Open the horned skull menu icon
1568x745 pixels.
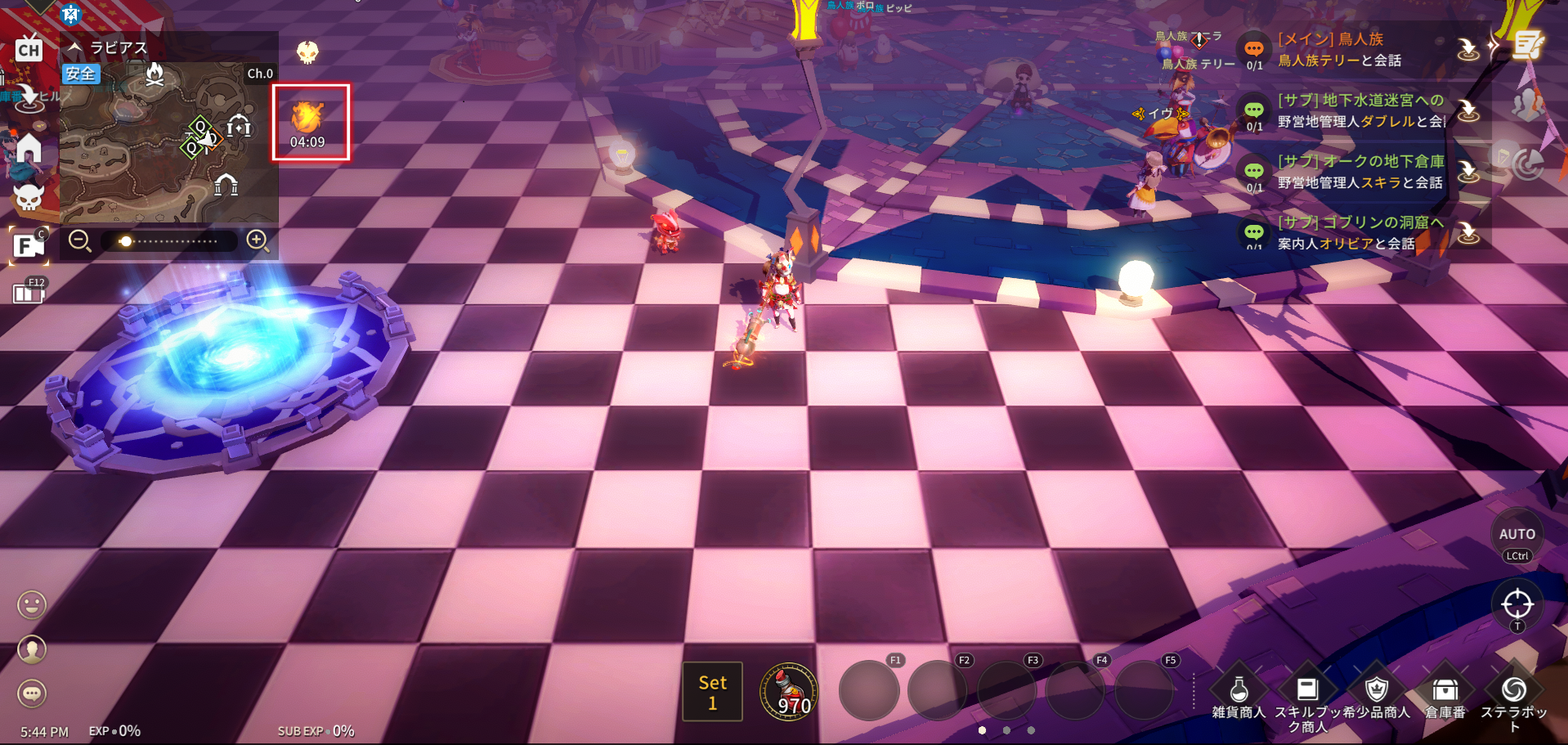point(29,197)
